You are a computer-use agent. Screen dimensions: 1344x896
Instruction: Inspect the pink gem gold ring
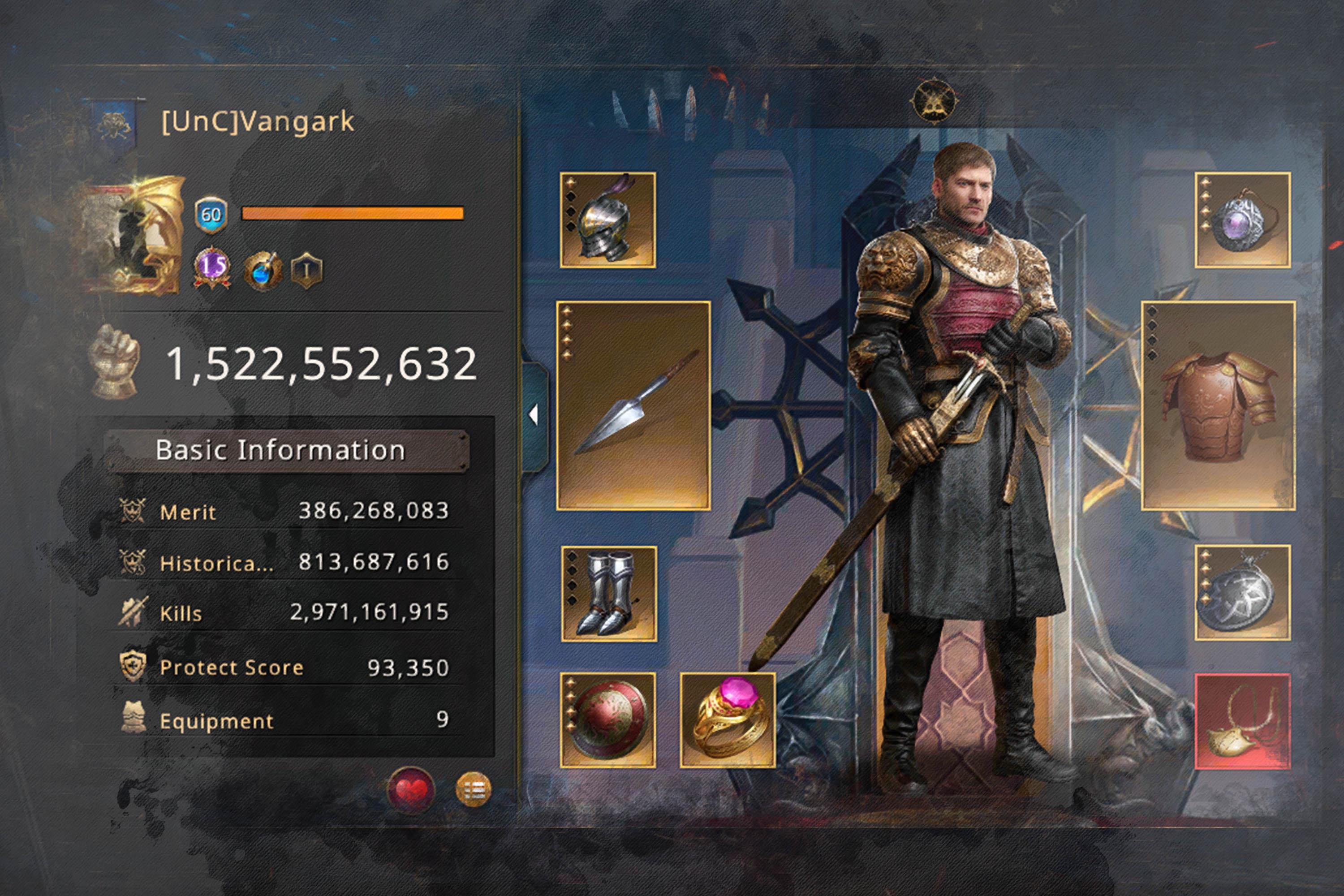[728, 720]
